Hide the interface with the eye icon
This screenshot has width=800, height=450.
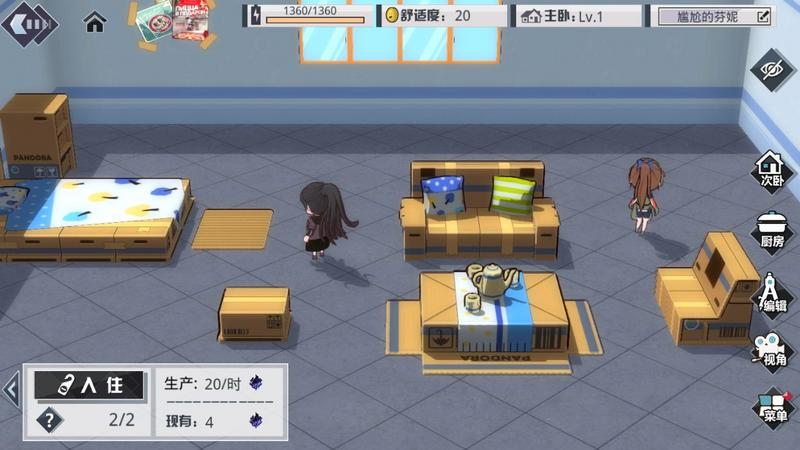[773, 69]
